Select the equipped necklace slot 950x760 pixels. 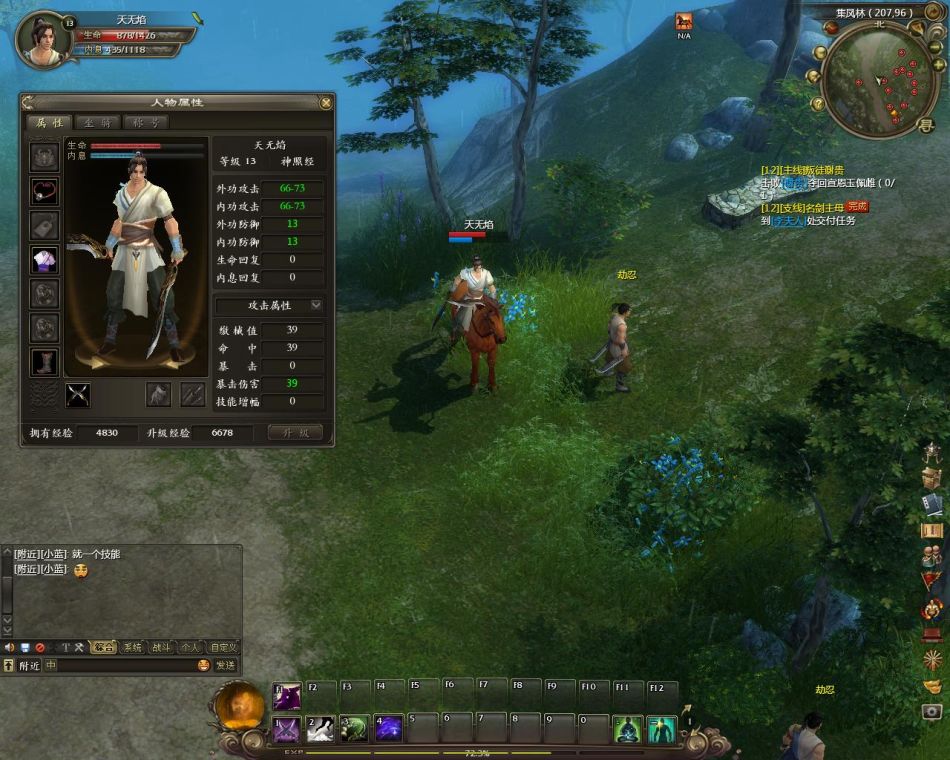coord(45,190)
